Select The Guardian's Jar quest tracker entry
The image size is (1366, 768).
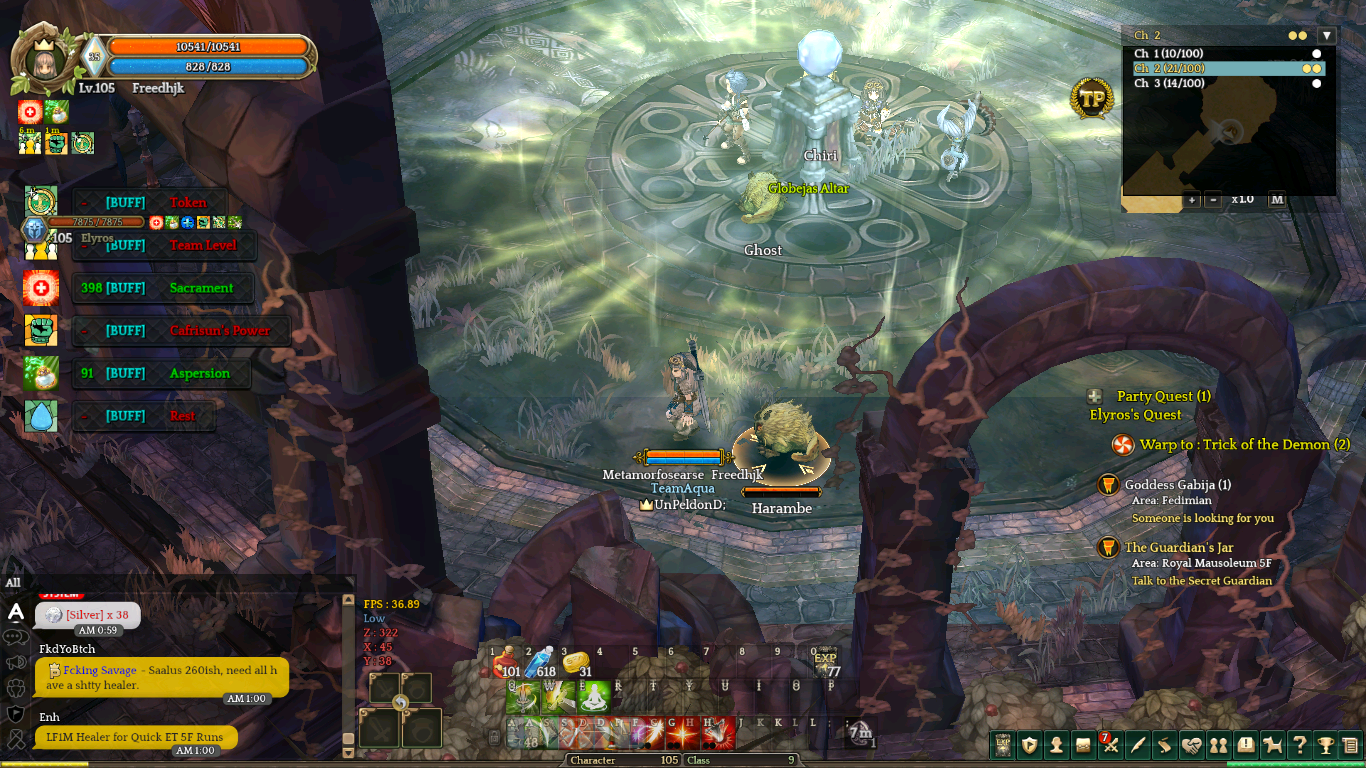click(x=1179, y=547)
